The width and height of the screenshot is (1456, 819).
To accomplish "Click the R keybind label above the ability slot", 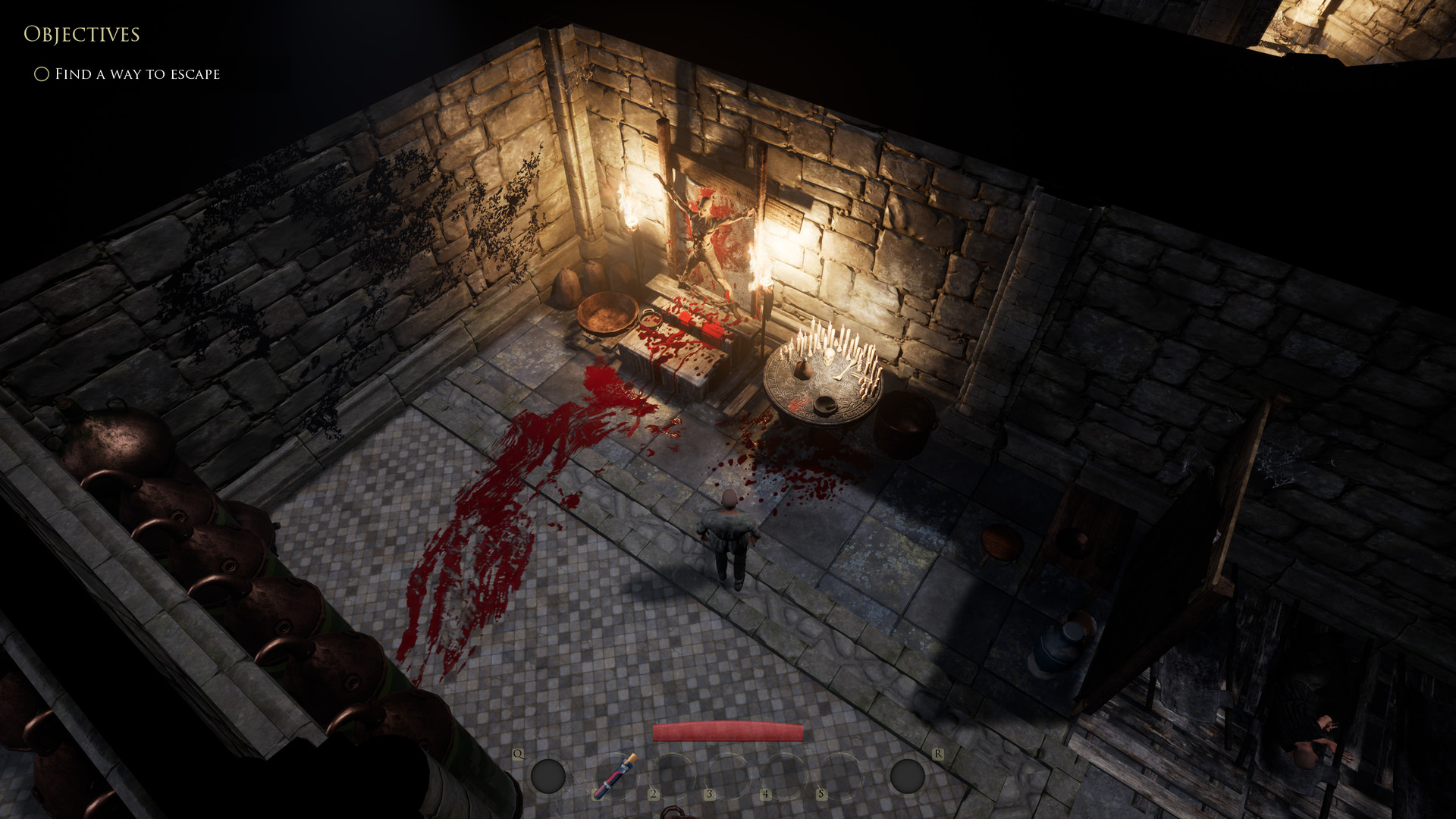I will point(939,752).
